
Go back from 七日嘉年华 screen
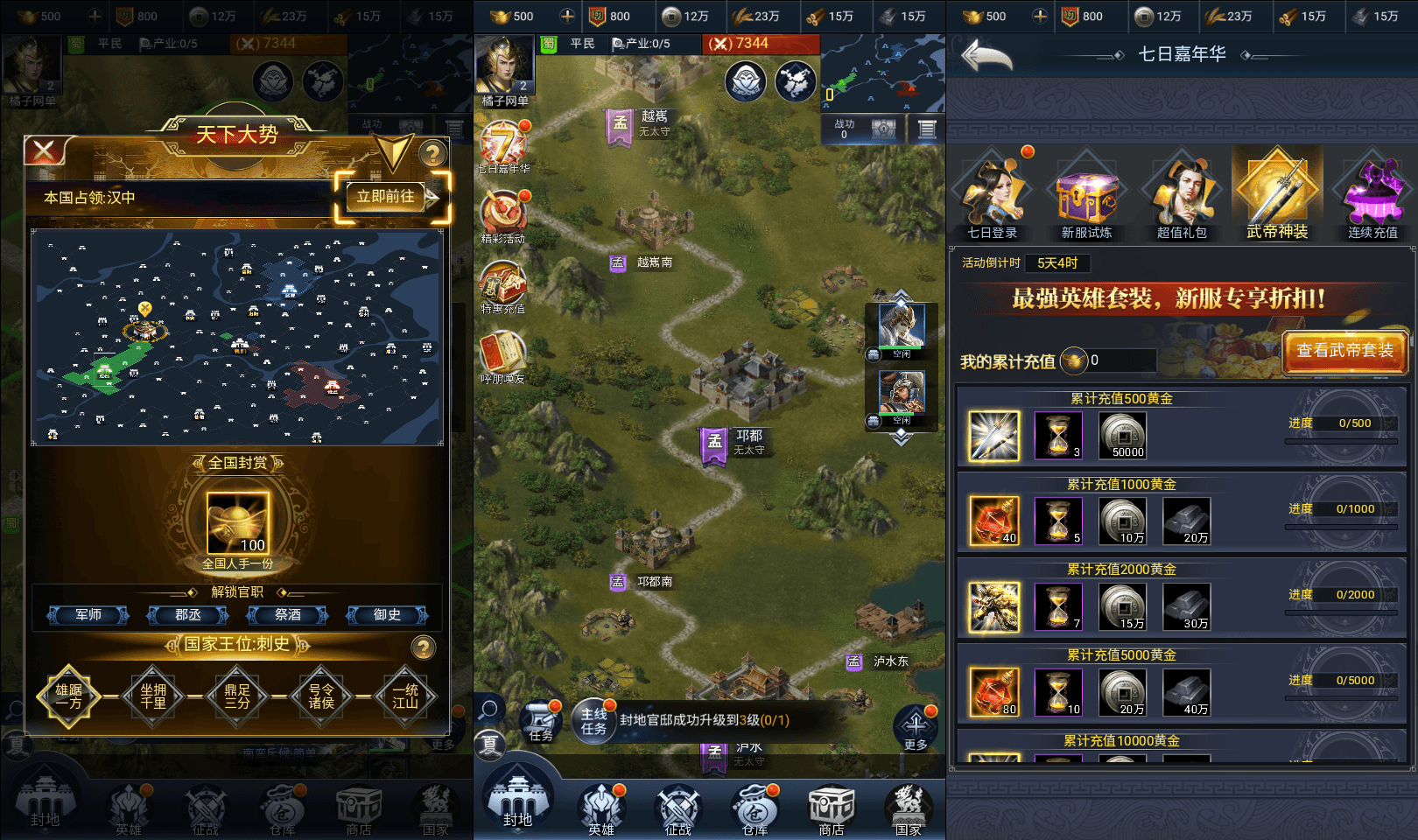pyautogui.click(x=986, y=57)
